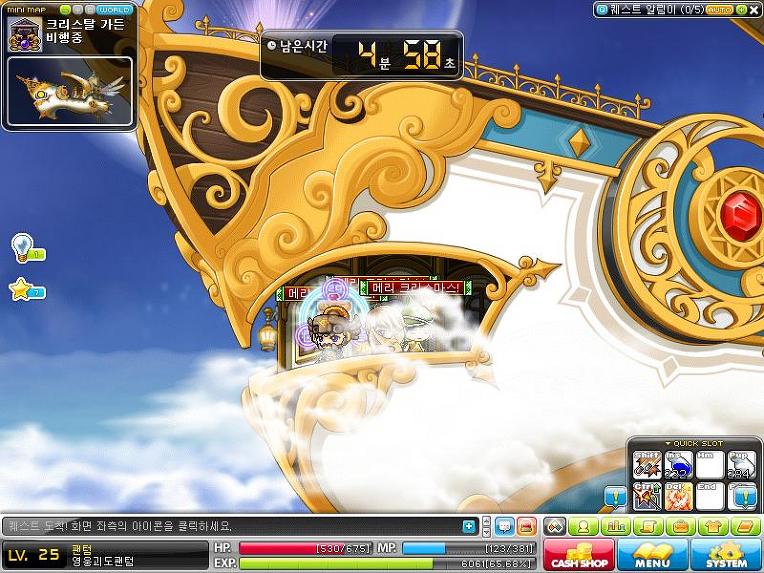Open the equipment shirt button

point(713,526)
